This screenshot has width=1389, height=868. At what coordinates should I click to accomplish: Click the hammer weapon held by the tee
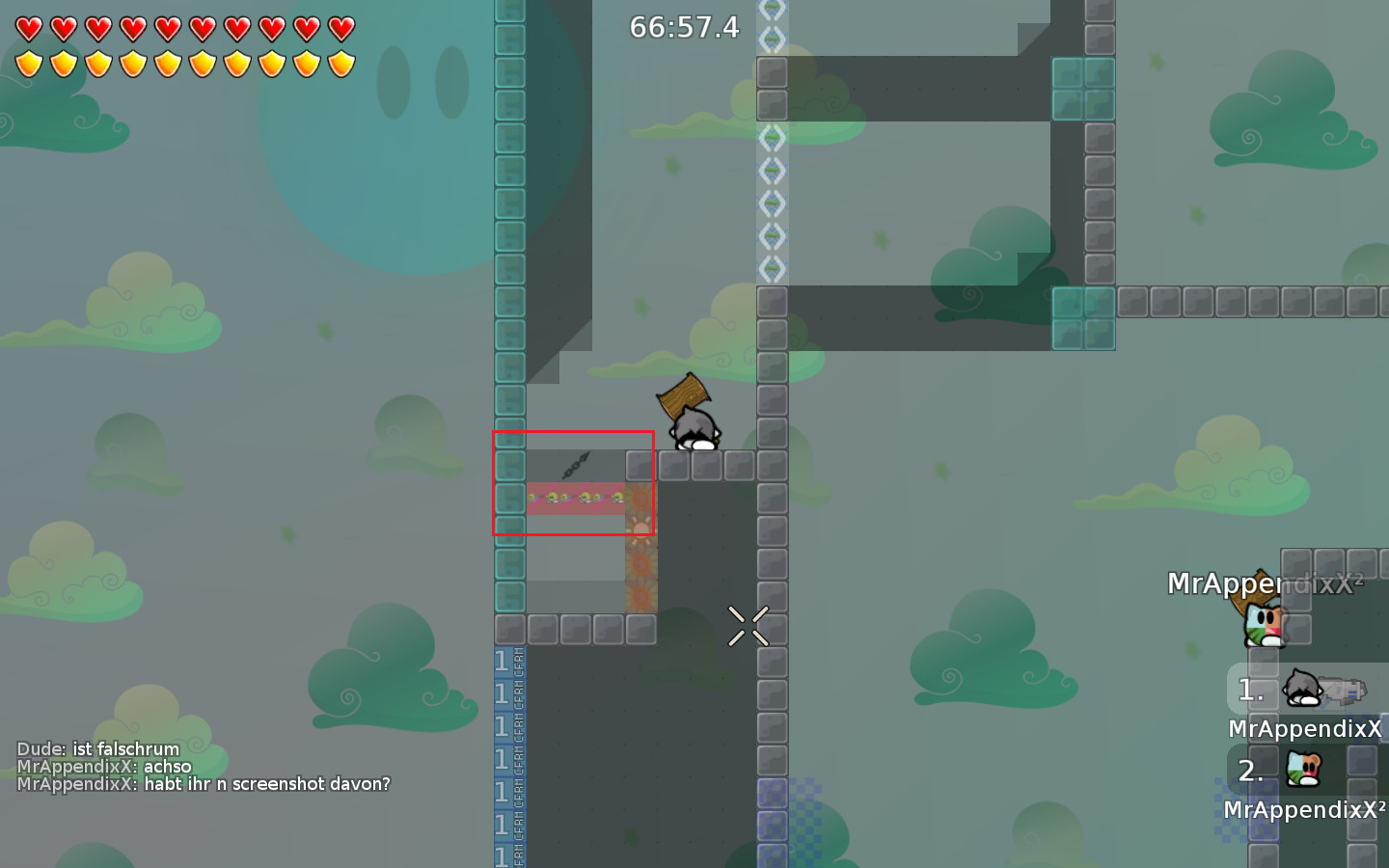683,396
